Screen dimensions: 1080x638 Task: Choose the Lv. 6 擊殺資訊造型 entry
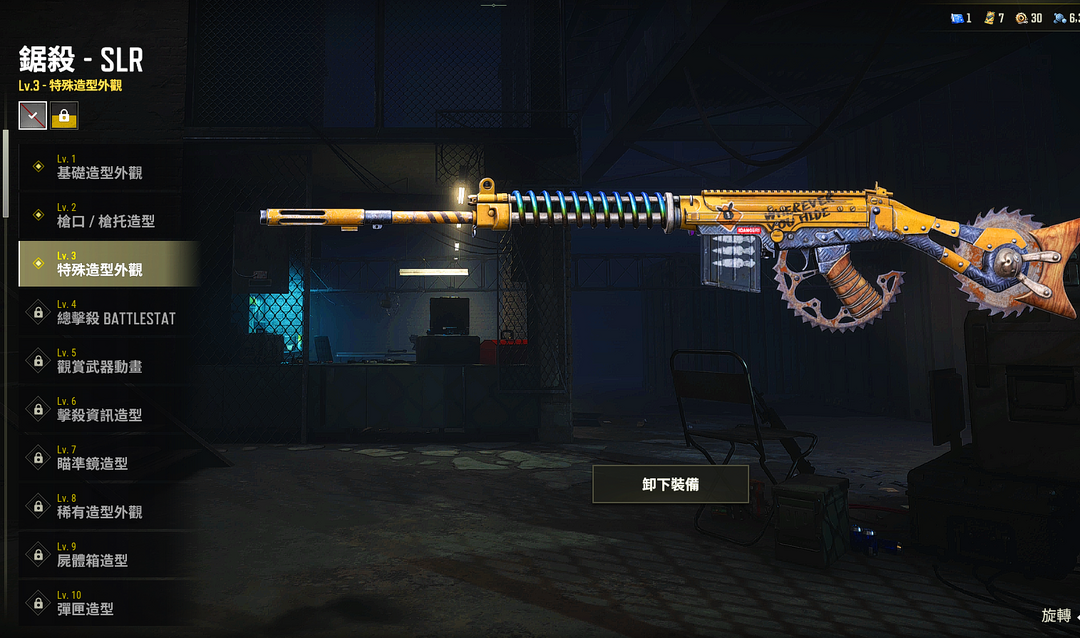coord(108,409)
